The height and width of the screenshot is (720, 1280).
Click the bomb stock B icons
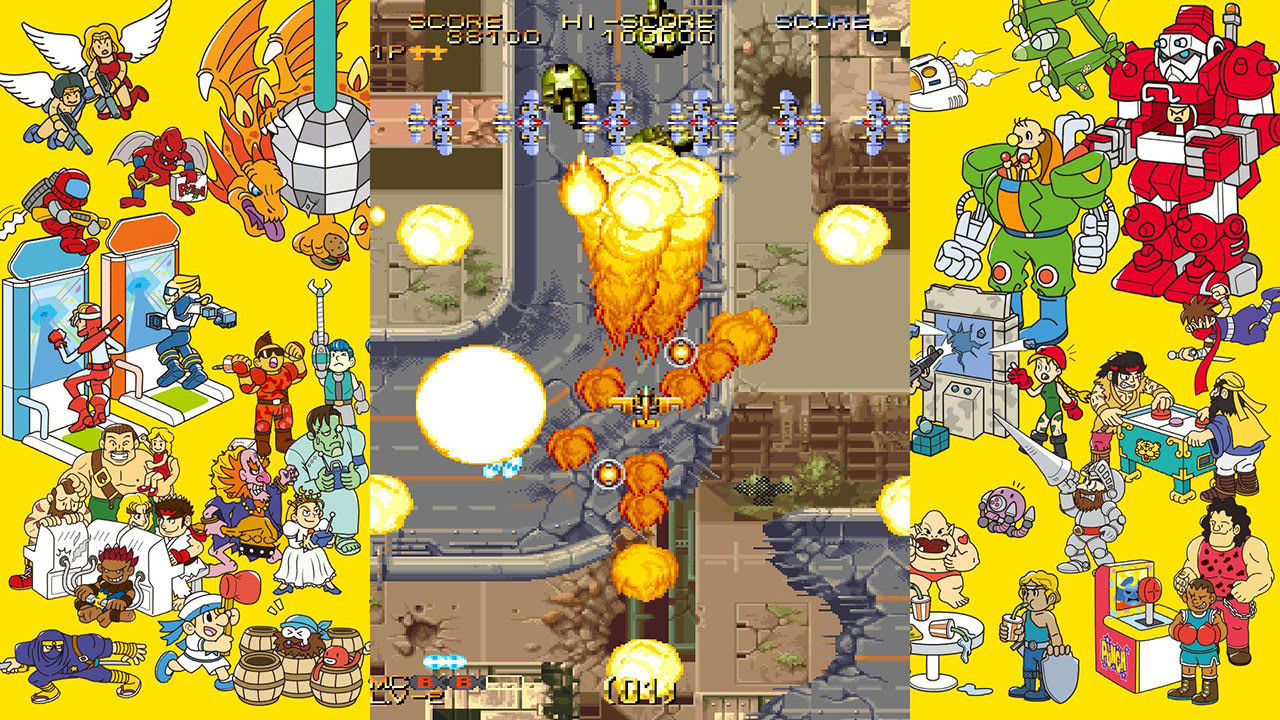[445, 683]
